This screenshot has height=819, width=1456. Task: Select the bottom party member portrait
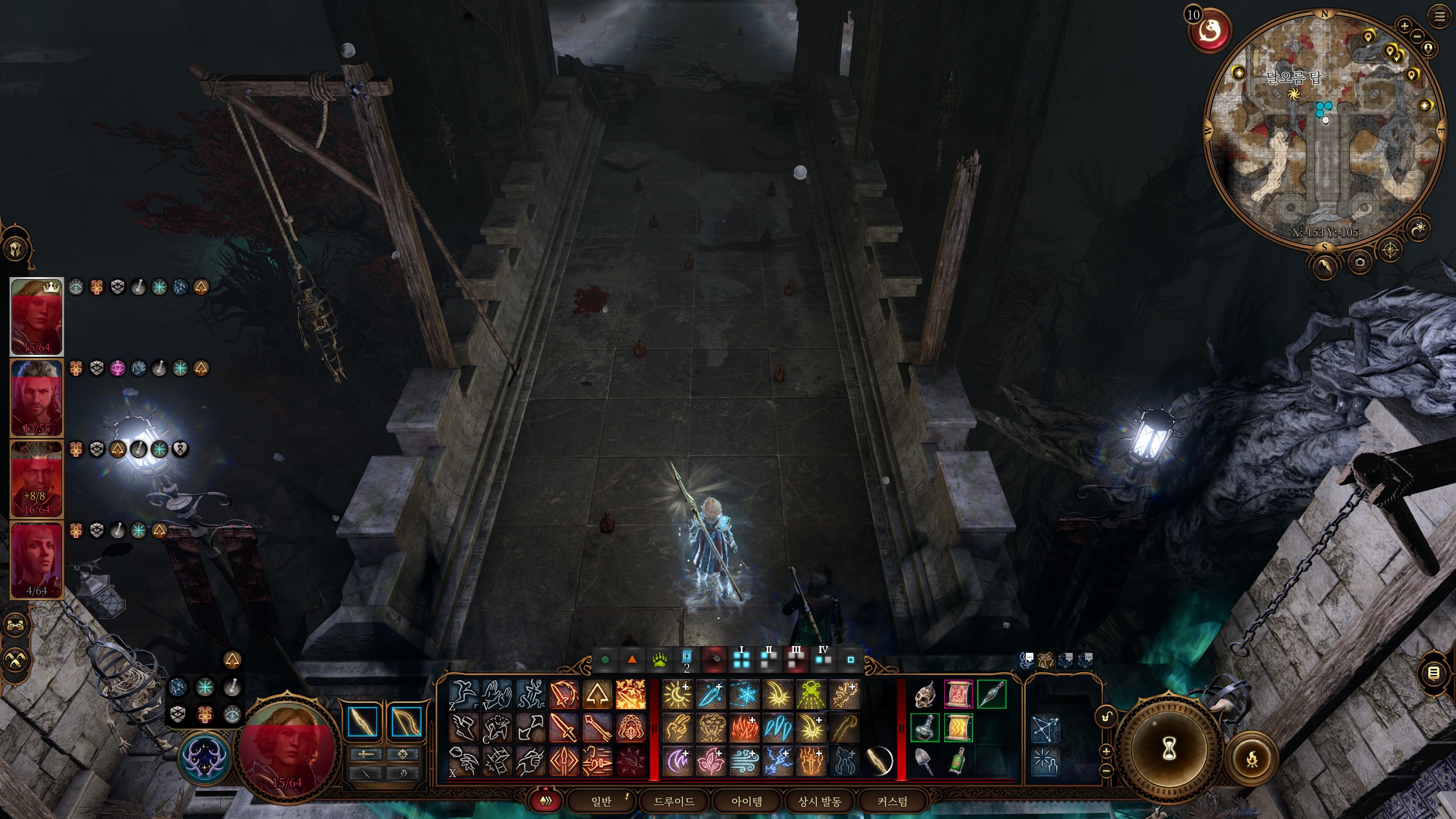pos(37,560)
